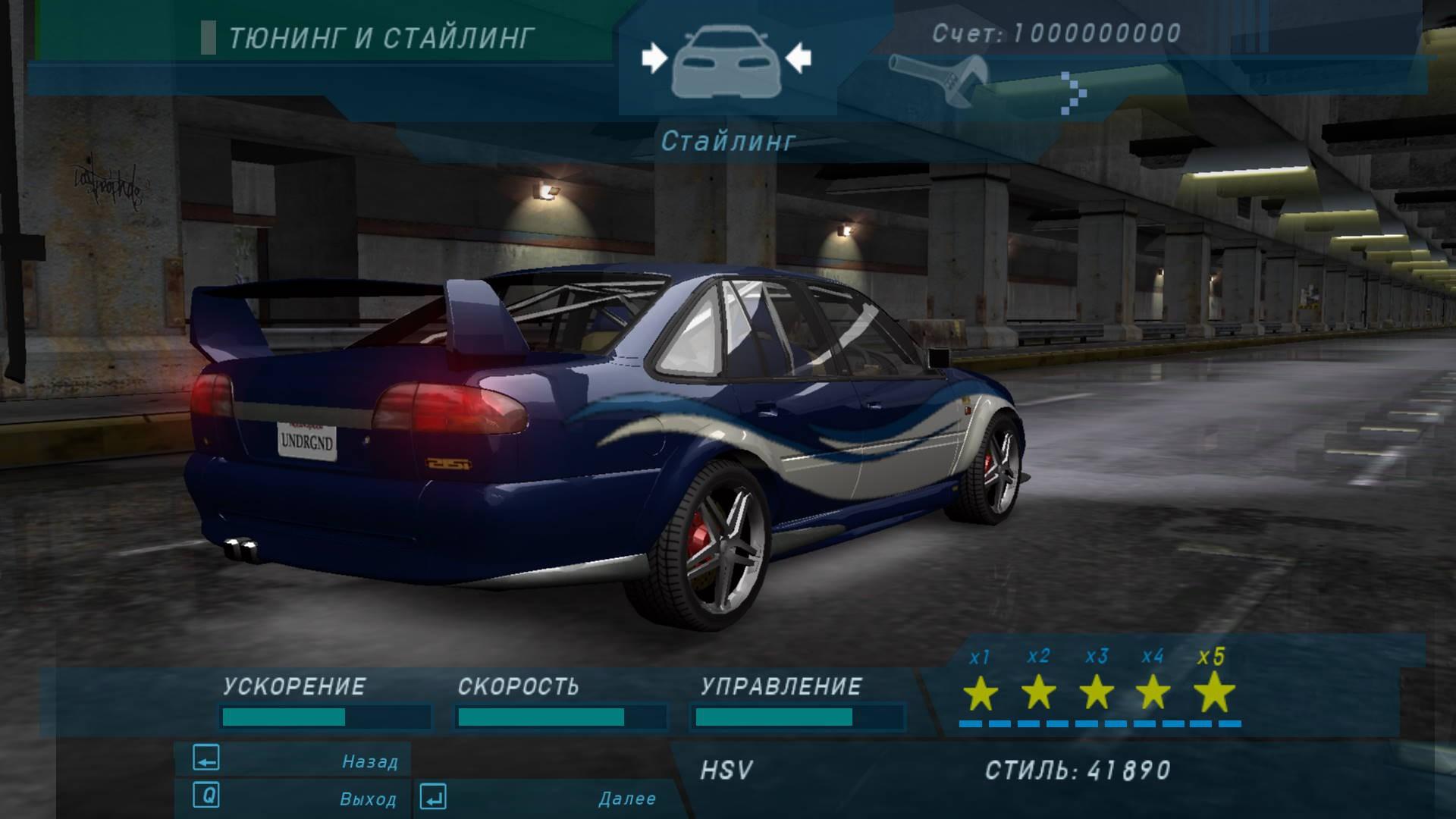Viewport: 1456px width, 819px height.
Task: Continue with the Далее button
Action: (540, 798)
